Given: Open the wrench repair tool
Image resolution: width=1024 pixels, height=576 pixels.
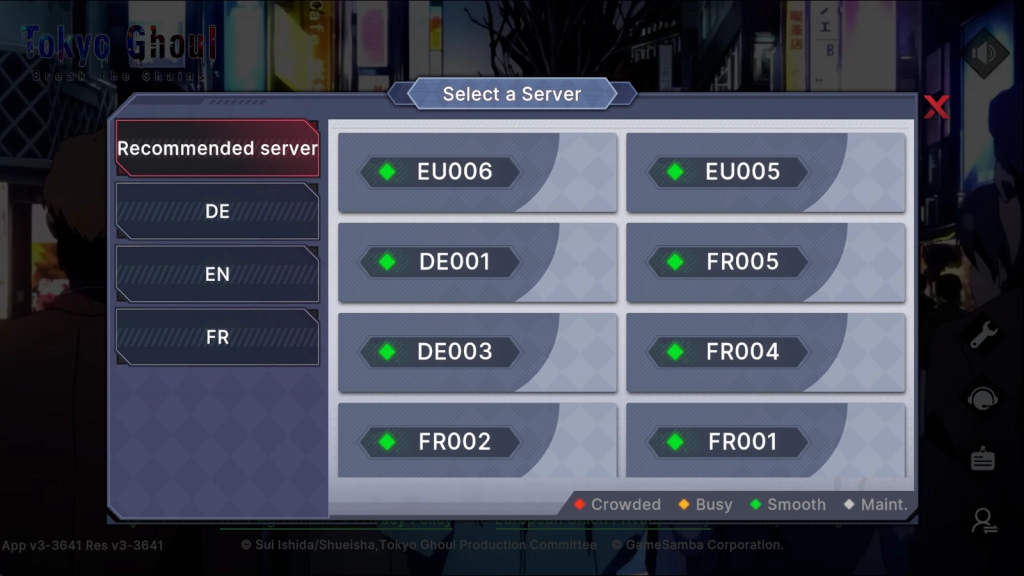Looking at the screenshot, I should pos(983,335).
